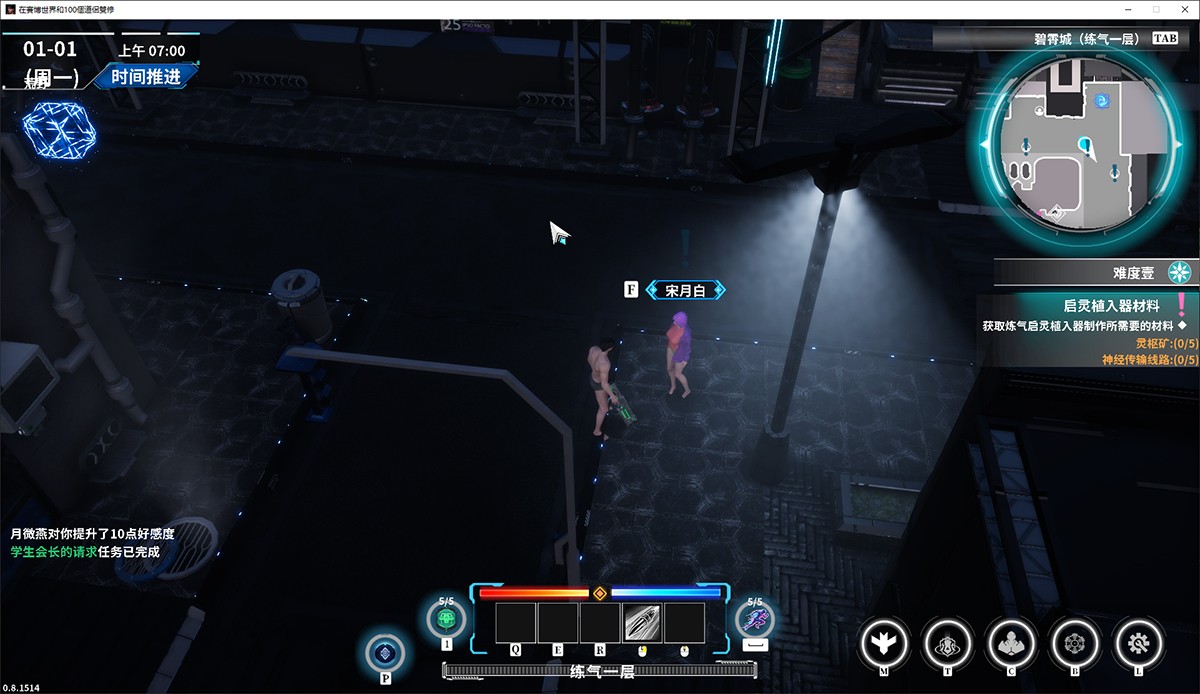Open the glowing blue cube icon

[60, 131]
